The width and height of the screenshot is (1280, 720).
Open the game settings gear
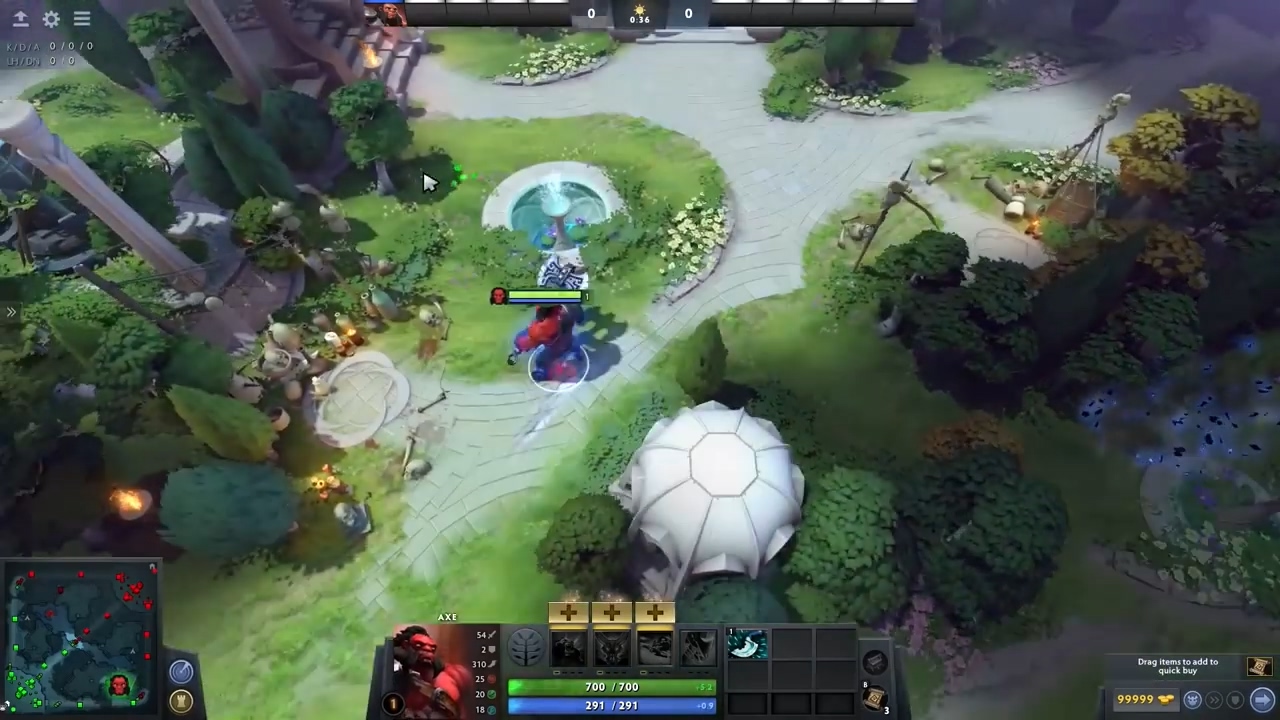coord(51,18)
